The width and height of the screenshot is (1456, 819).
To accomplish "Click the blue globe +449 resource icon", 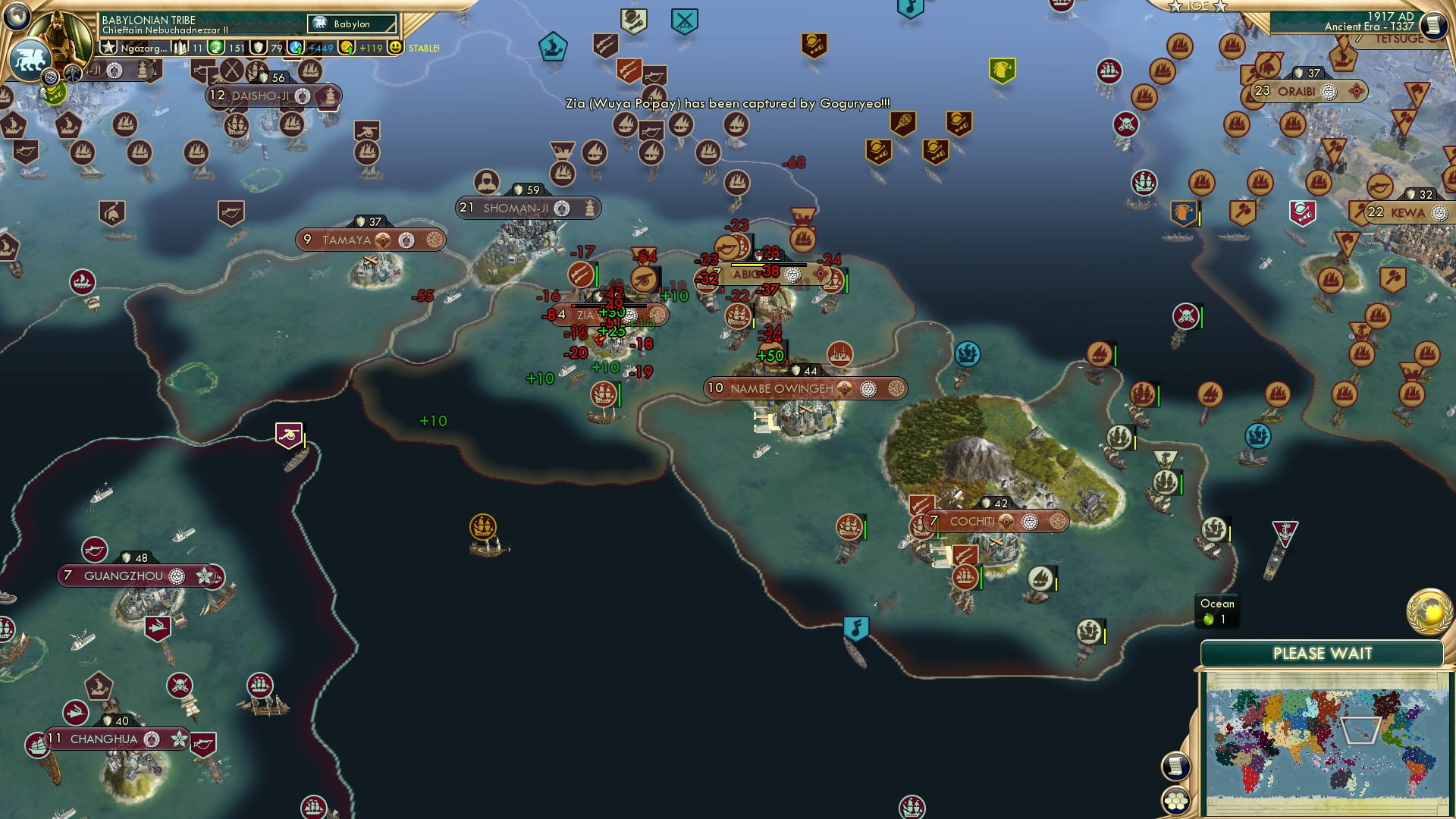I will click(296, 47).
